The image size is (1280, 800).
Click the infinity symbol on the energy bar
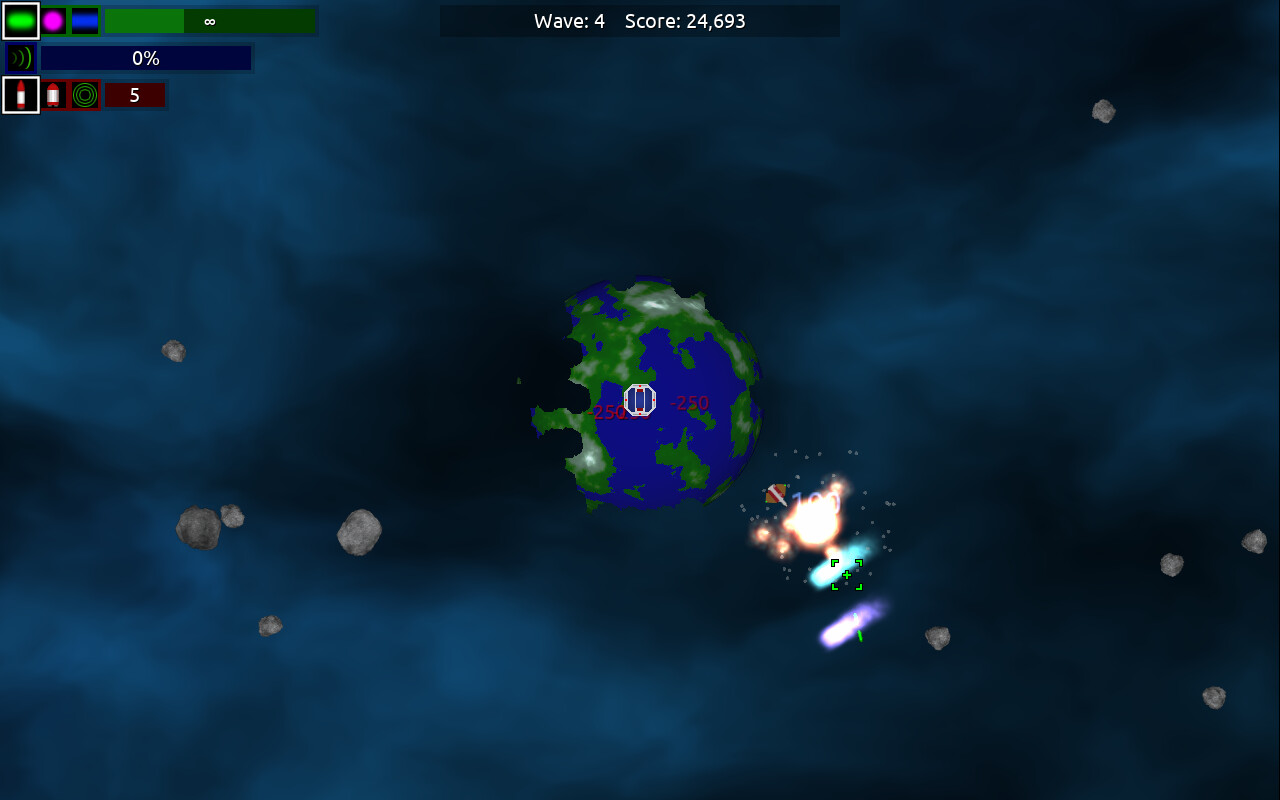coord(209,20)
